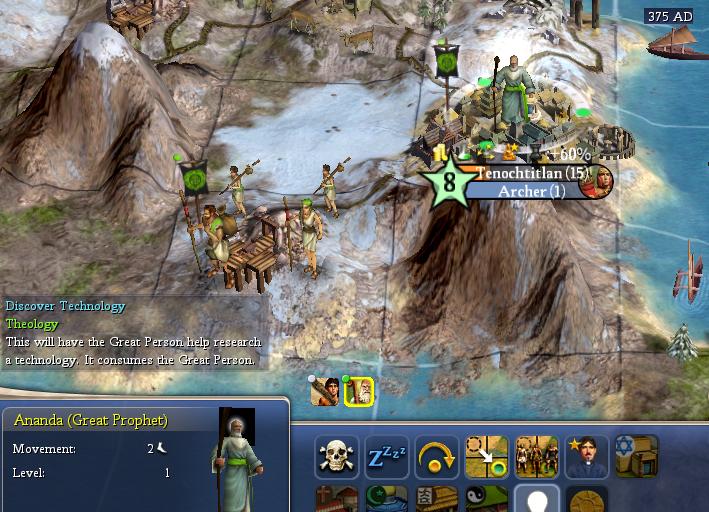The height and width of the screenshot is (512, 709).
Task: Select the Great Prophet unit icon highlighted in yellow
Action: point(358,392)
